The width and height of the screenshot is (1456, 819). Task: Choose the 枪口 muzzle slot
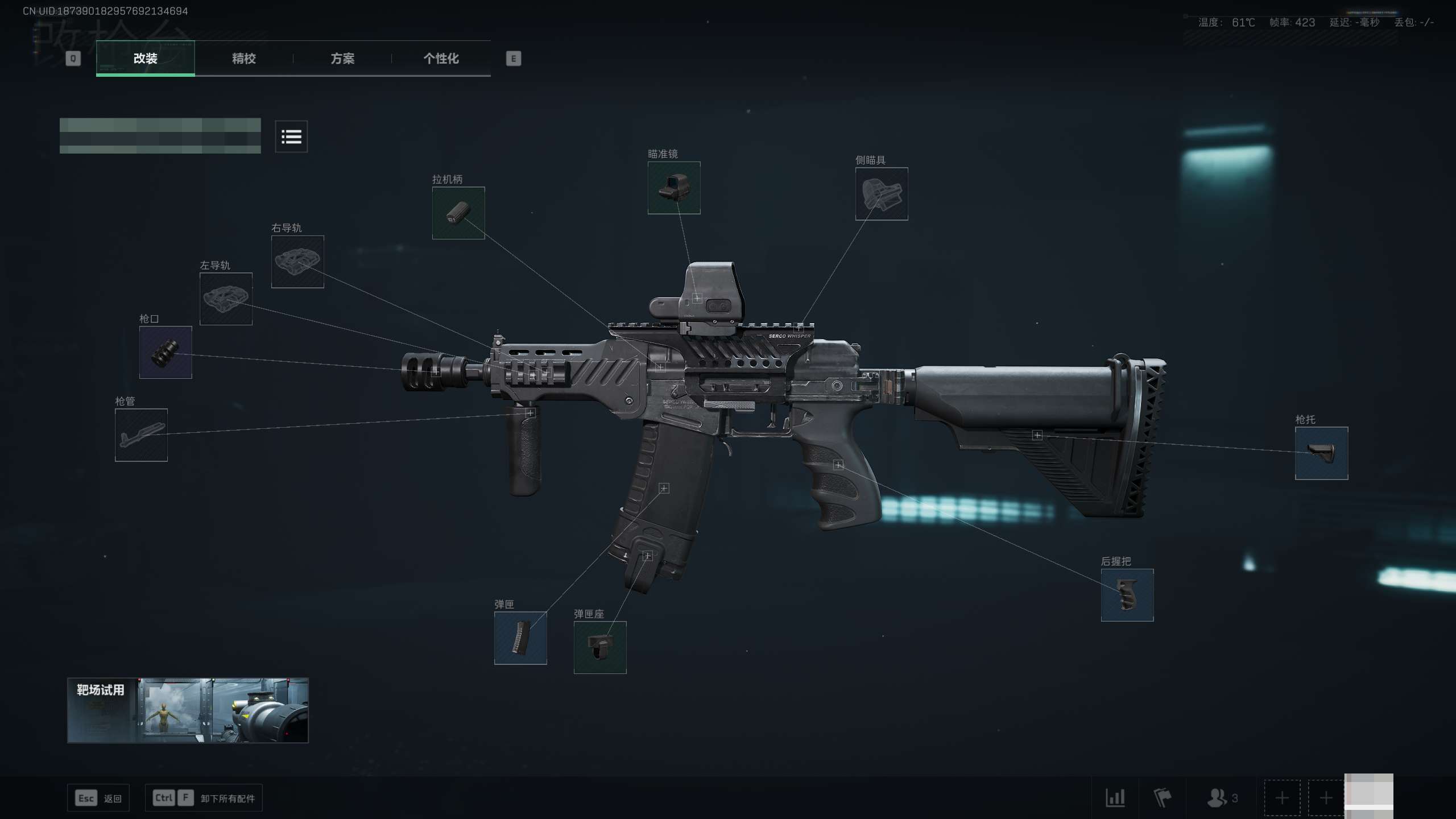pyautogui.click(x=166, y=353)
